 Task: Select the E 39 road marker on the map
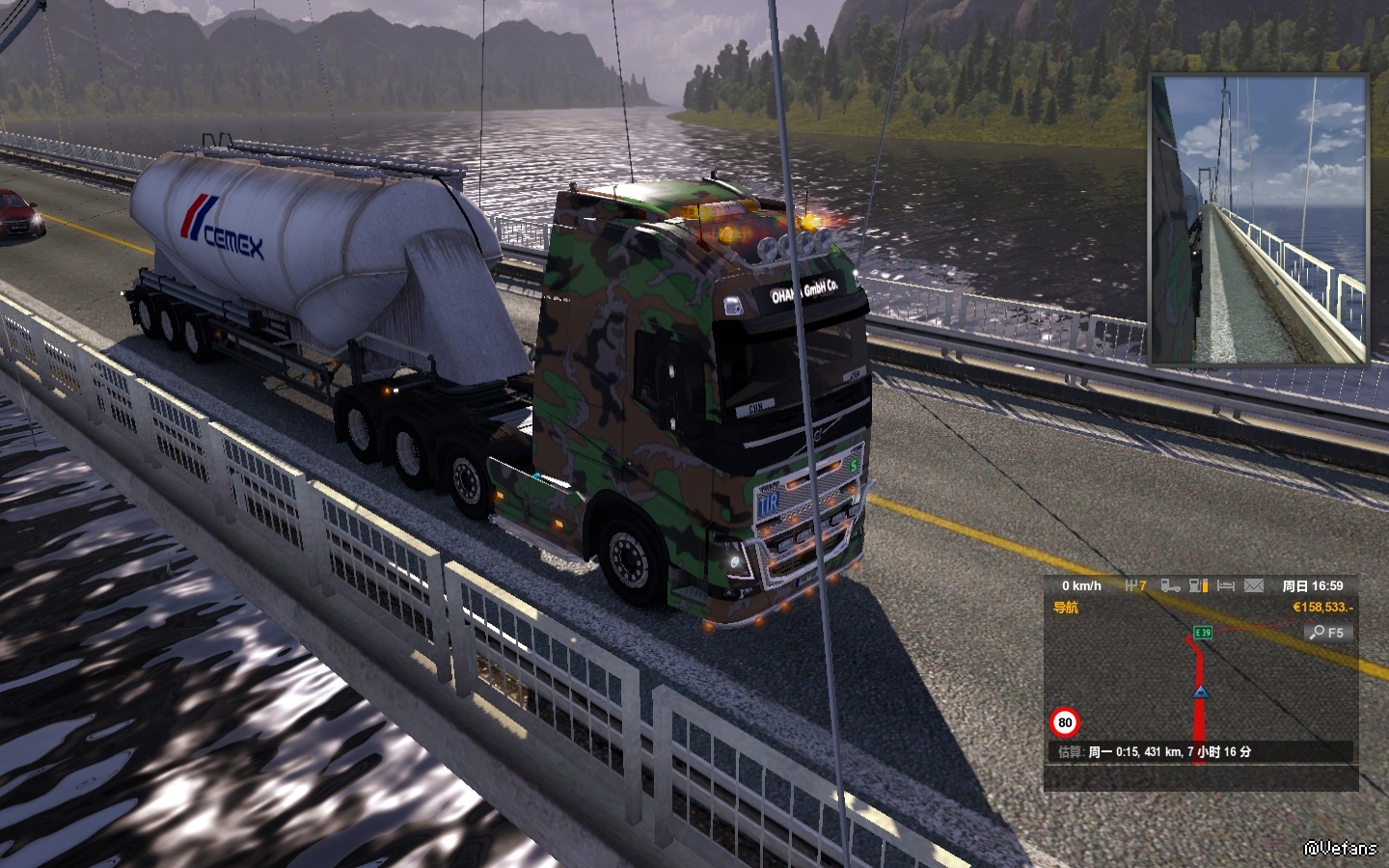pyautogui.click(x=1202, y=633)
